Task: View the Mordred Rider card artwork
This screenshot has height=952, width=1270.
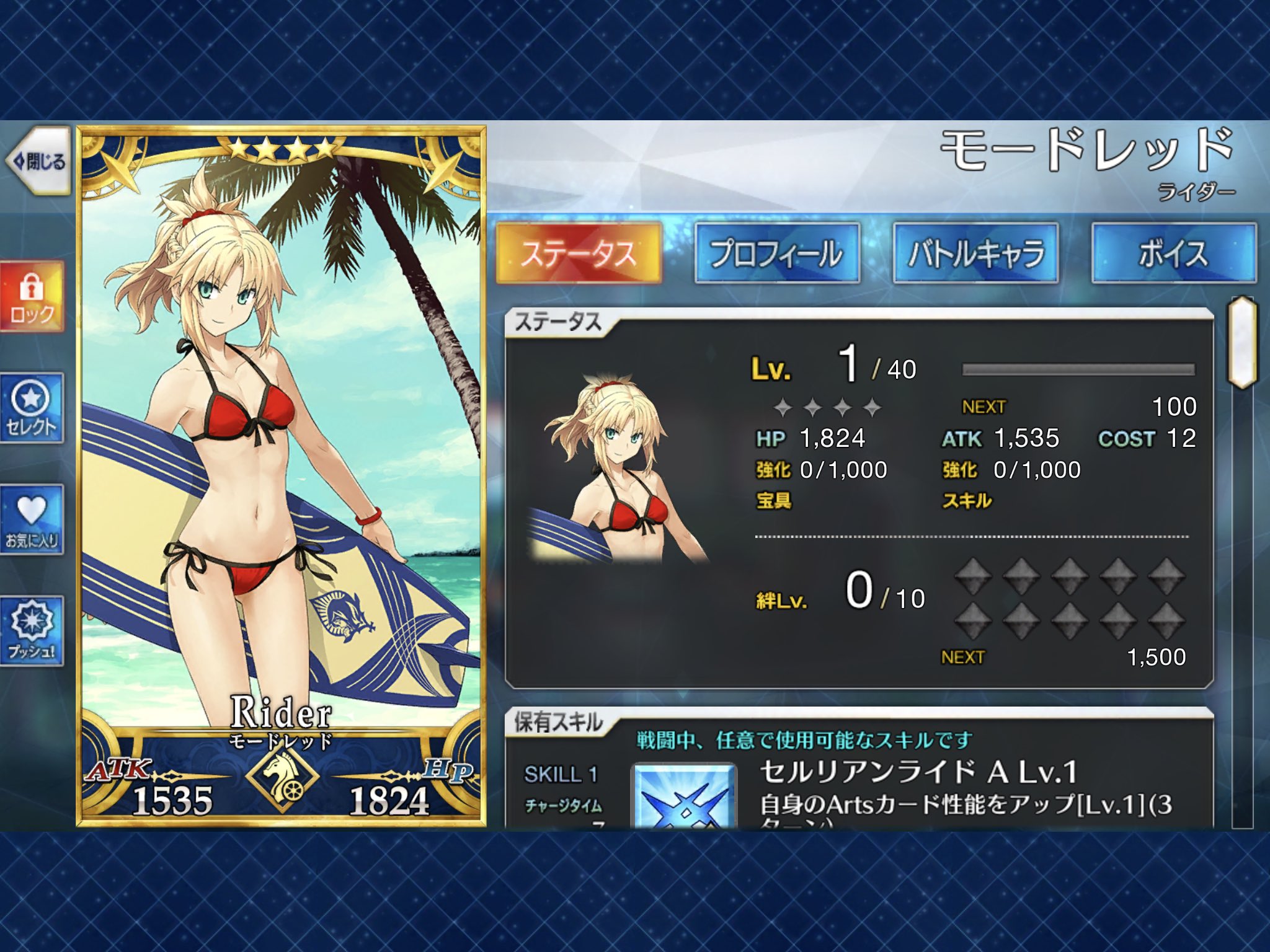Action: [x=281, y=434]
